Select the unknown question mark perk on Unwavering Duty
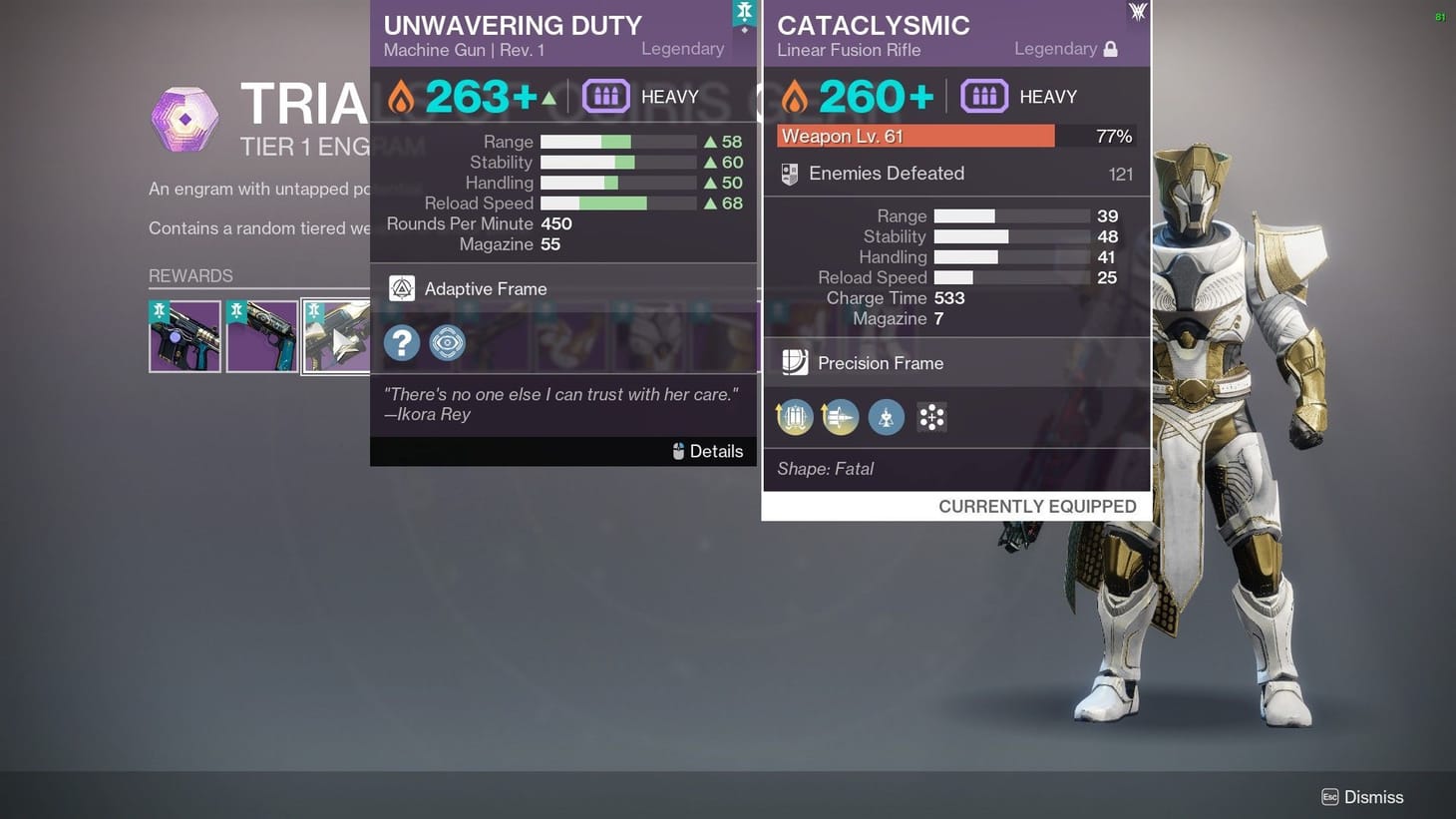 pos(401,342)
